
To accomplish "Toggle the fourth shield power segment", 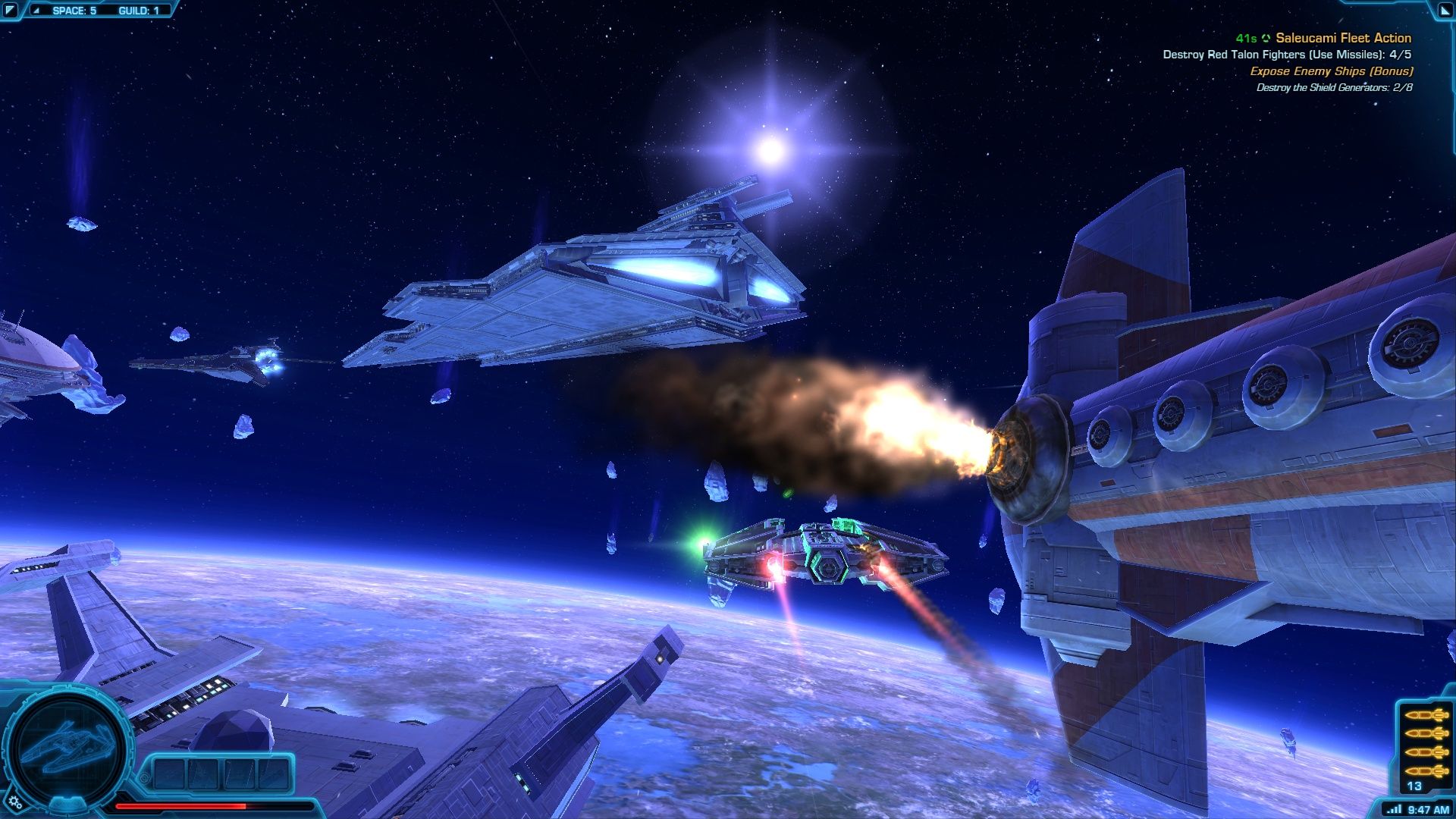I will [x=272, y=773].
